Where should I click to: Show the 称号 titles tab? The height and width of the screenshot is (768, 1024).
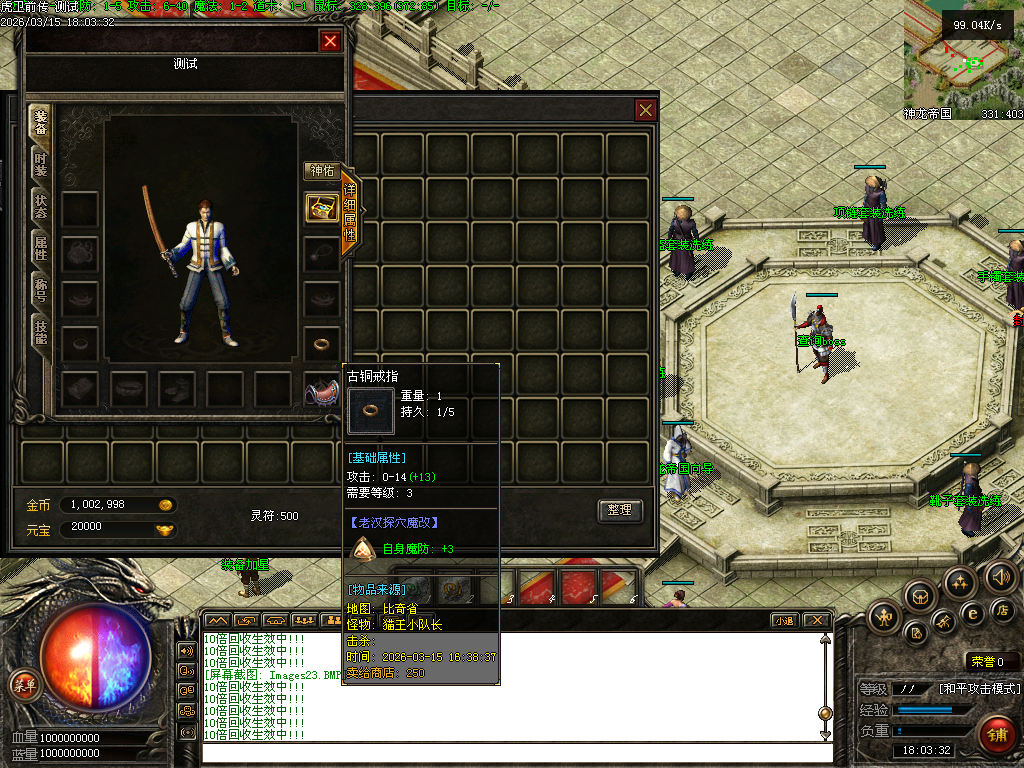click(41, 291)
